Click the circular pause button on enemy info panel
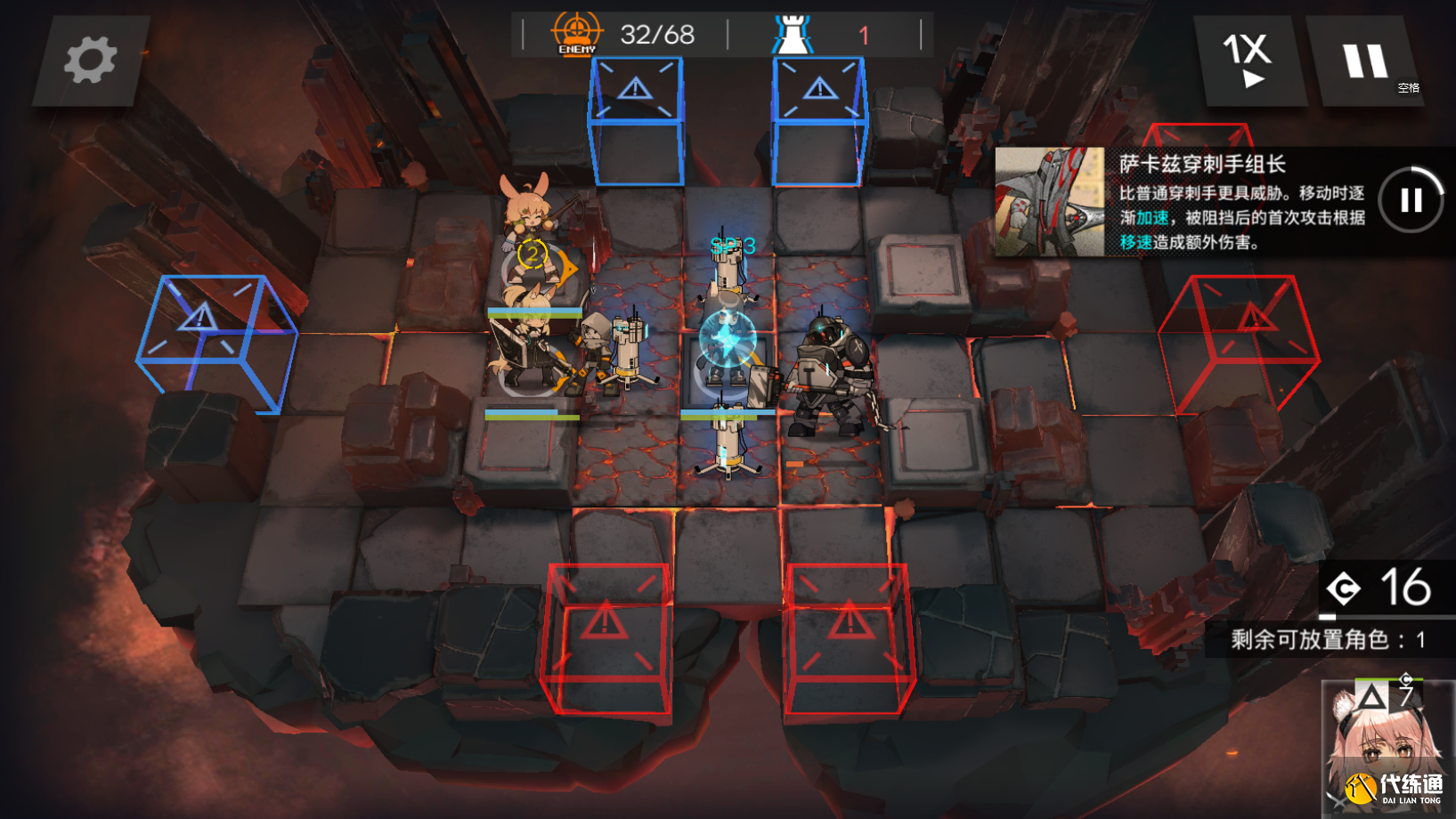 coord(1411,200)
